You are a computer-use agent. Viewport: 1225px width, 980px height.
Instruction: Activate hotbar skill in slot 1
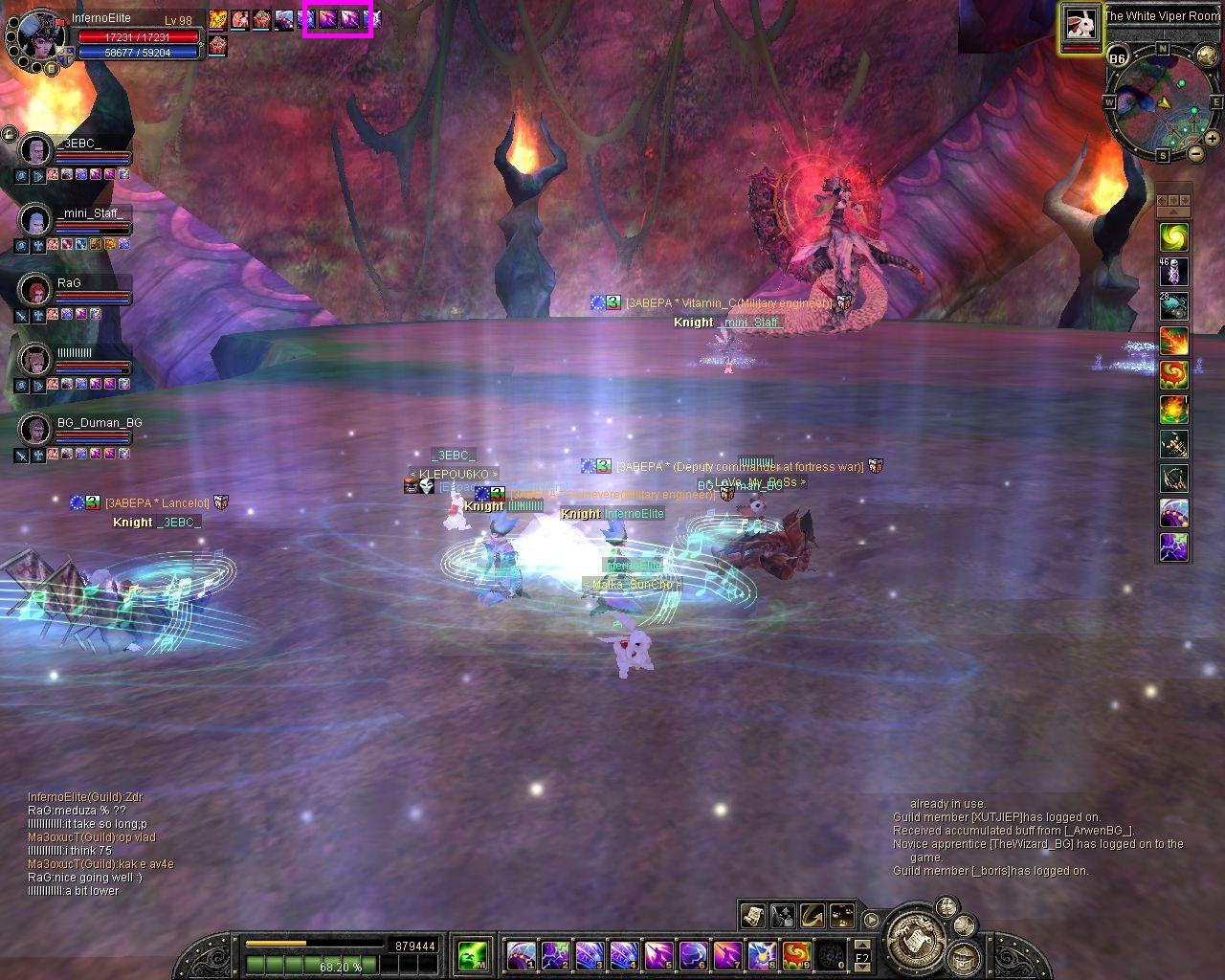click(x=522, y=955)
